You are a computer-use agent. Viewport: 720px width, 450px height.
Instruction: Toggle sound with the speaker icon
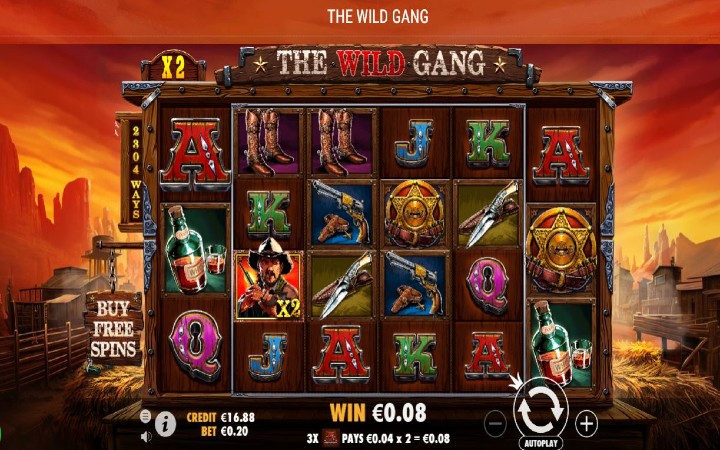point(146,435)
